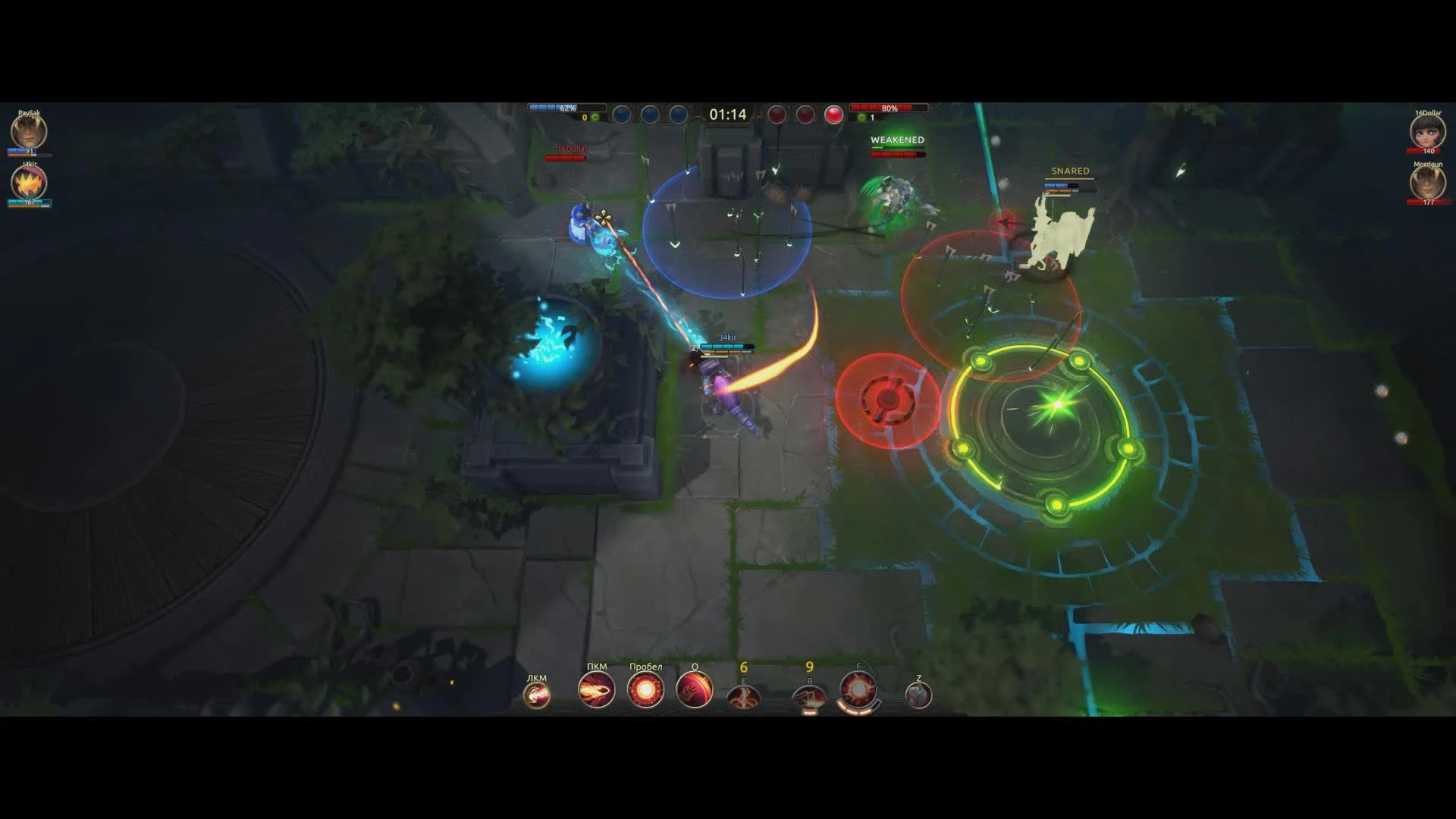The height and width of the screenshot is (819, 1456).
Task: Click the 16Dollar portrait top right
Action: pyautogui.click(x=1429, y=131)
